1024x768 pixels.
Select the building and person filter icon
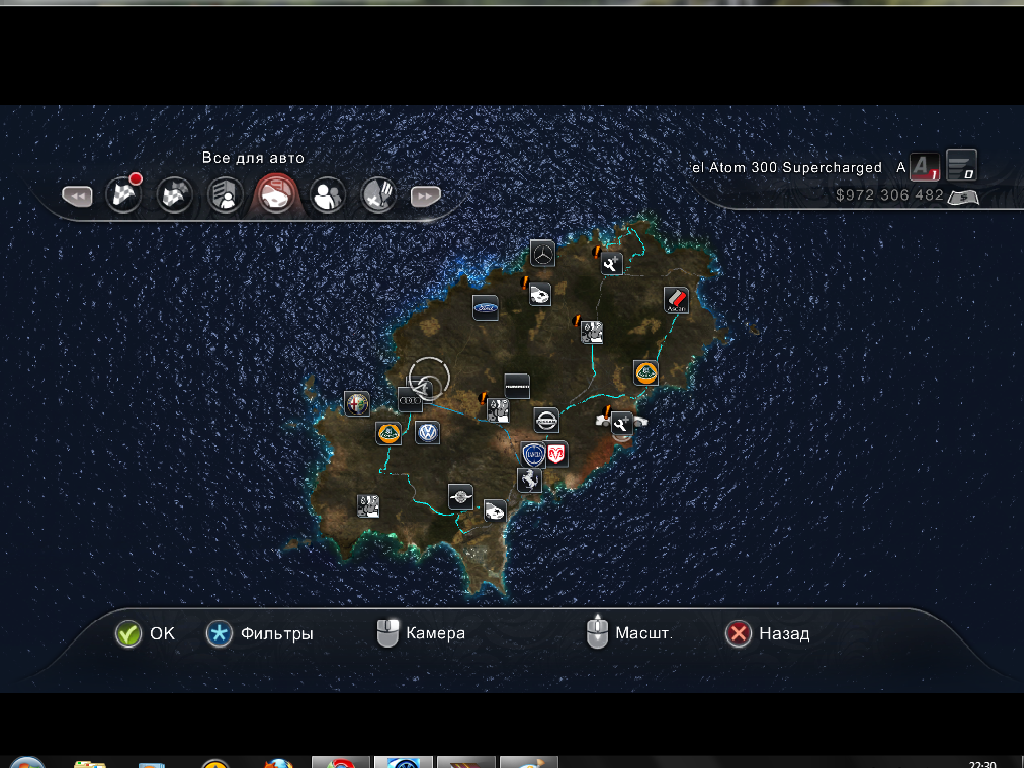point(225,195)
